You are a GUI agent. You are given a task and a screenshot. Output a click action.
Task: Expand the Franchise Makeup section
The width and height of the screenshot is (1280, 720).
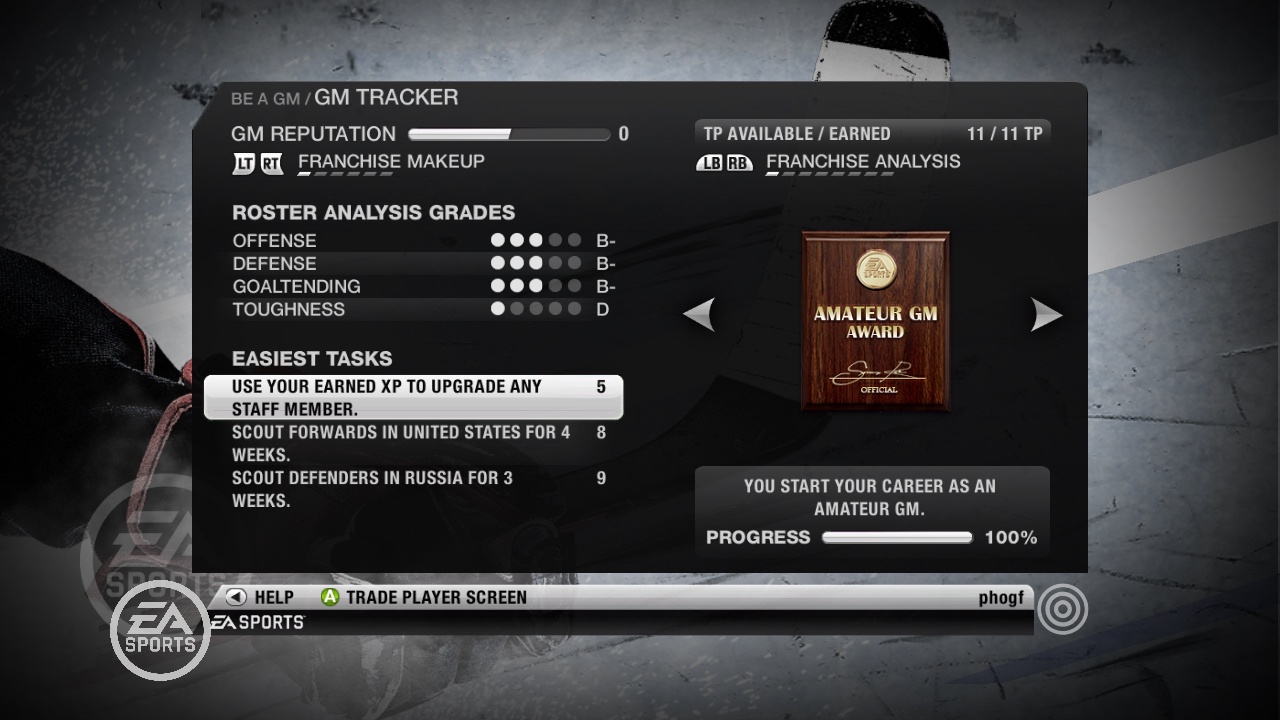pos(391,161)
